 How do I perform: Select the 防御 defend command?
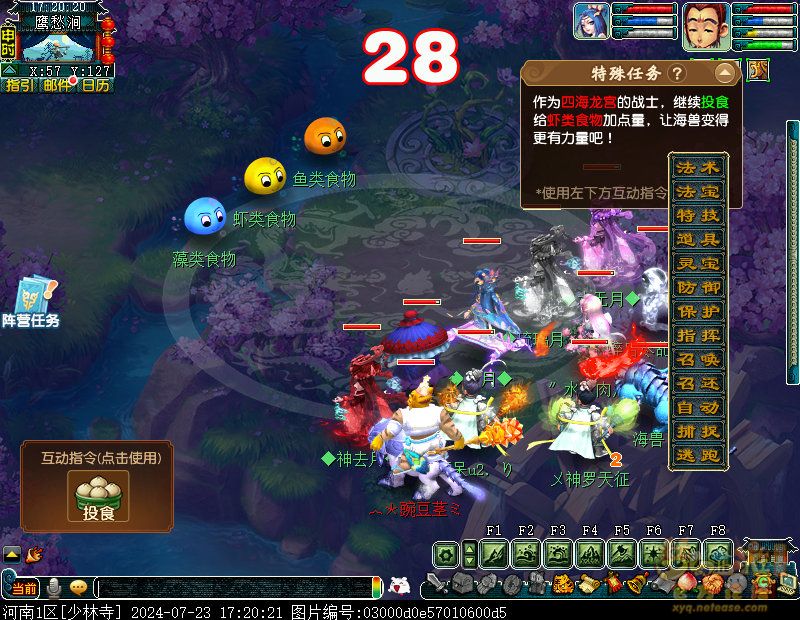pyautogui.click(x=697, y=287)
